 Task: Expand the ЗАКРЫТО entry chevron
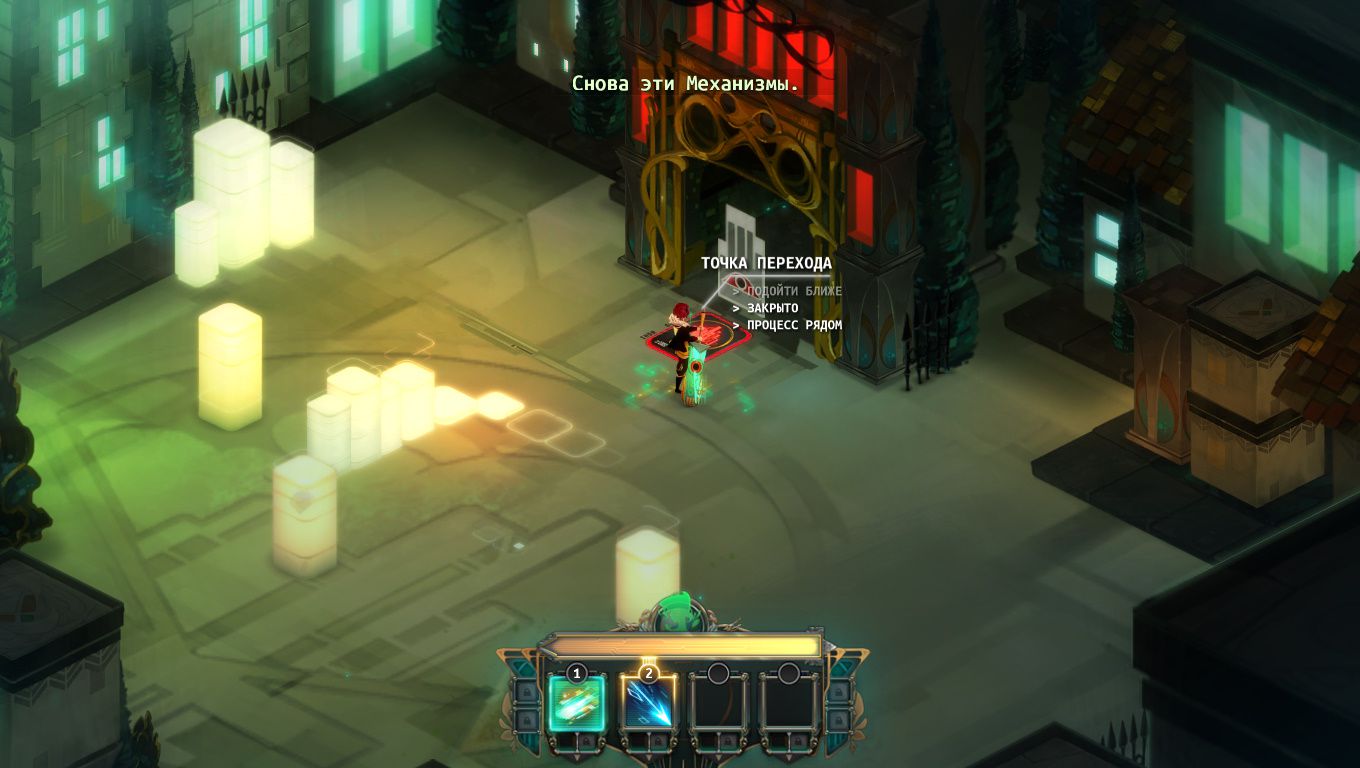pyautogui.click(x=734, y=308)
